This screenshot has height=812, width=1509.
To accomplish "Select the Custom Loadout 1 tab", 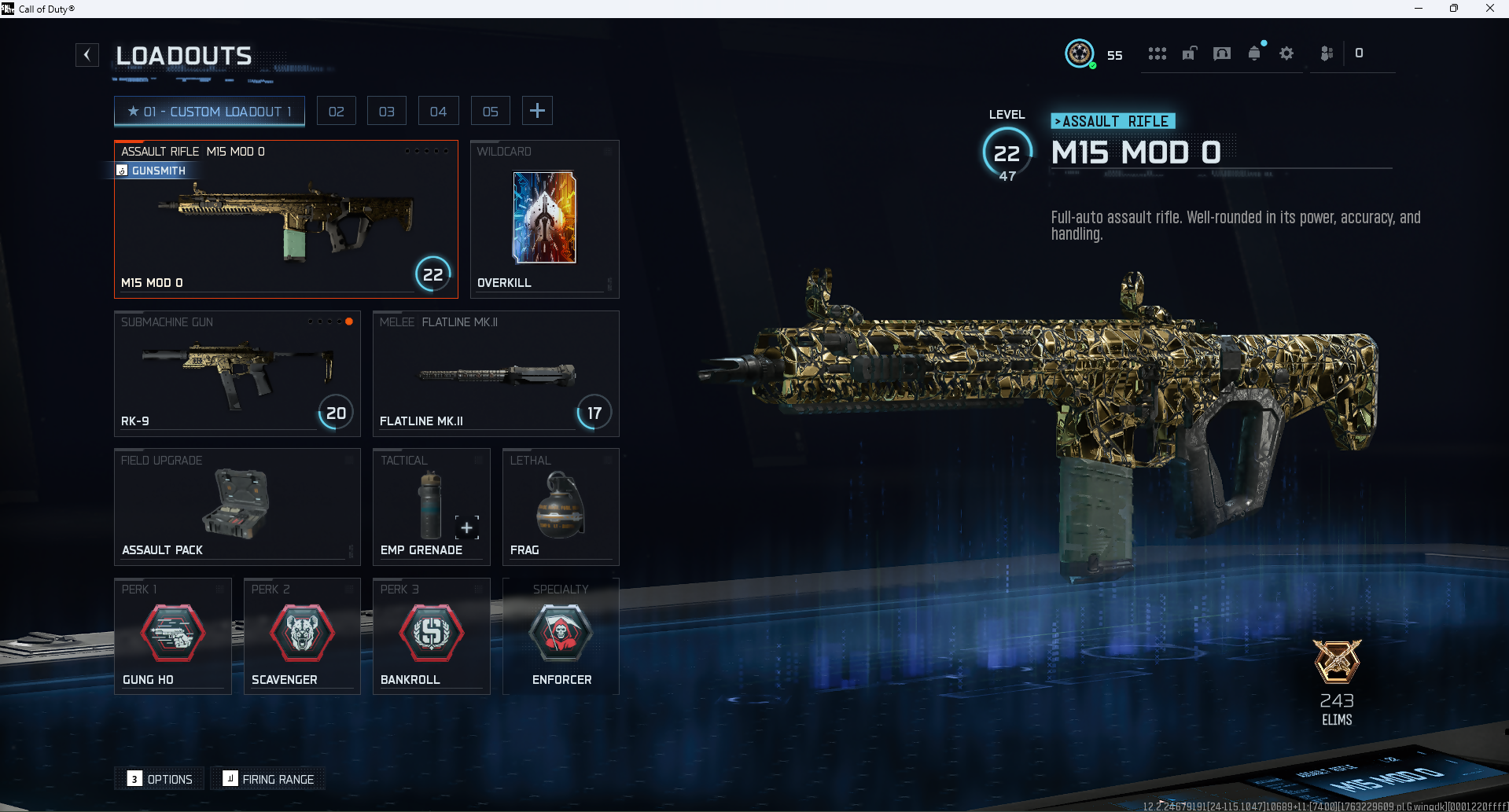I will pyautogui.click(x=209, y=112).
